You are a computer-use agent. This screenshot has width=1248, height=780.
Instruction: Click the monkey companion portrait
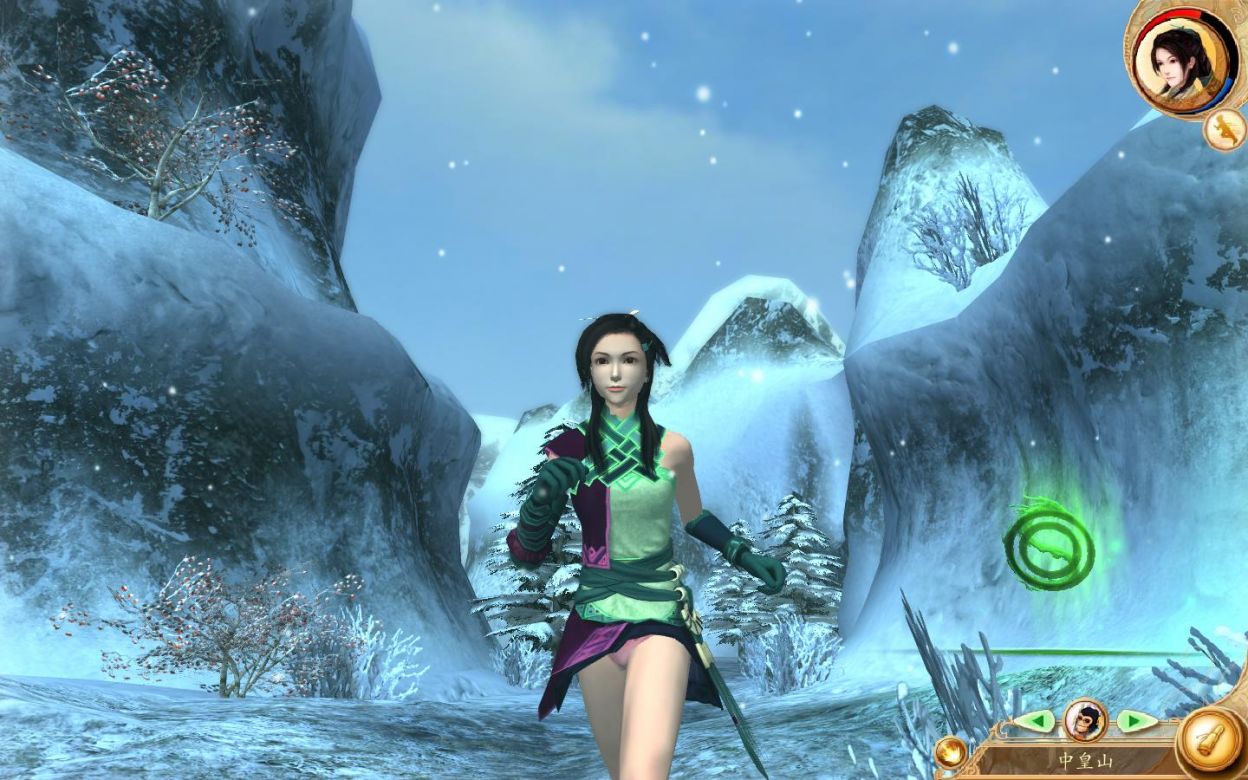[x=1084, y=719]
